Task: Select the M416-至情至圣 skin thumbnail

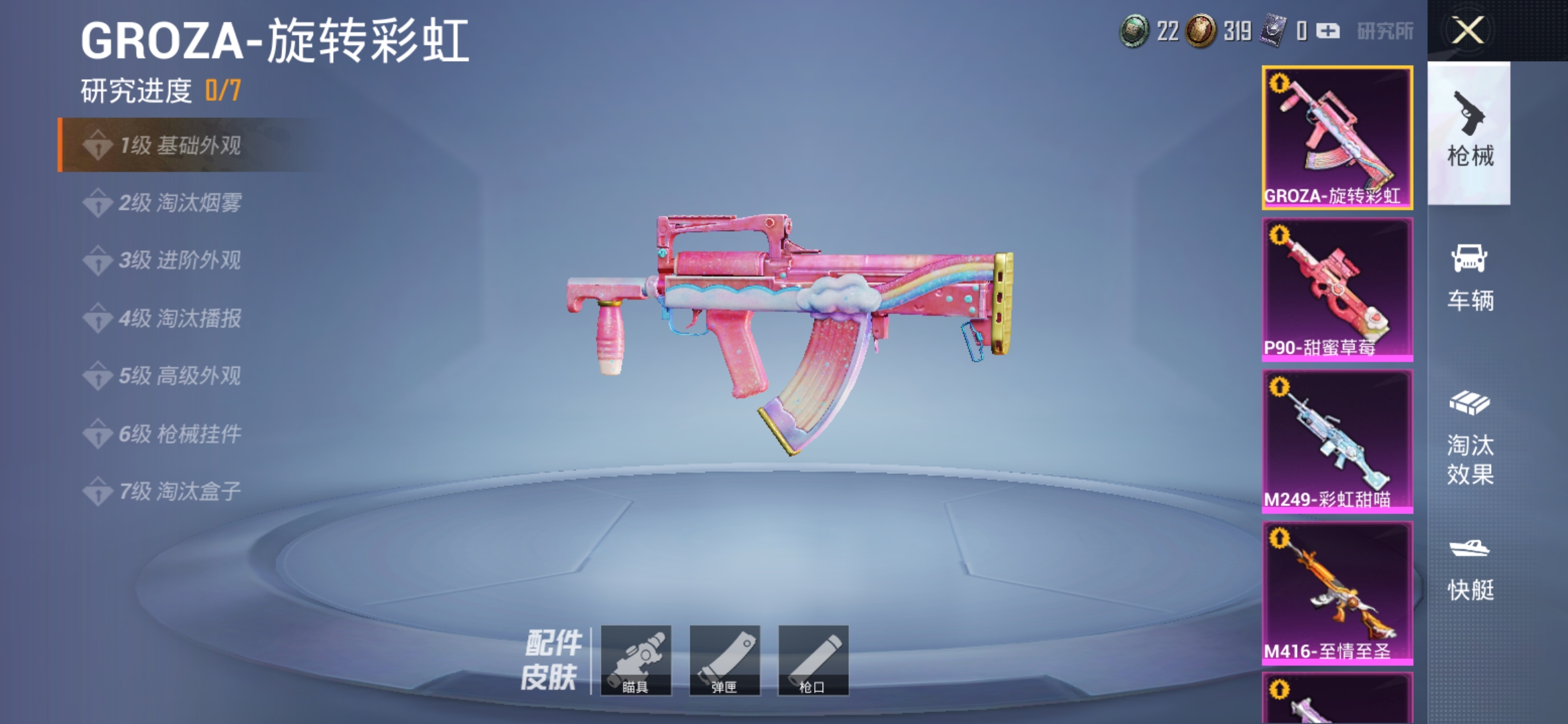Action: click(1337, 593)
